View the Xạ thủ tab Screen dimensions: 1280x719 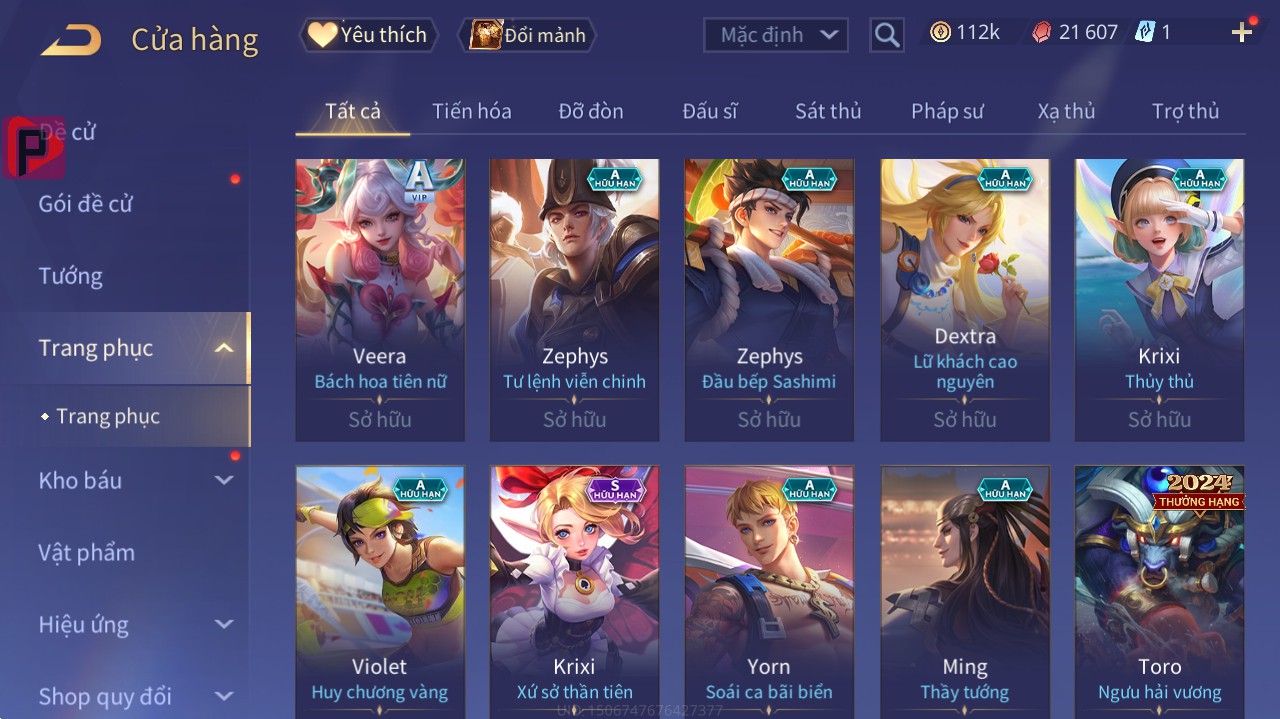1066,111
